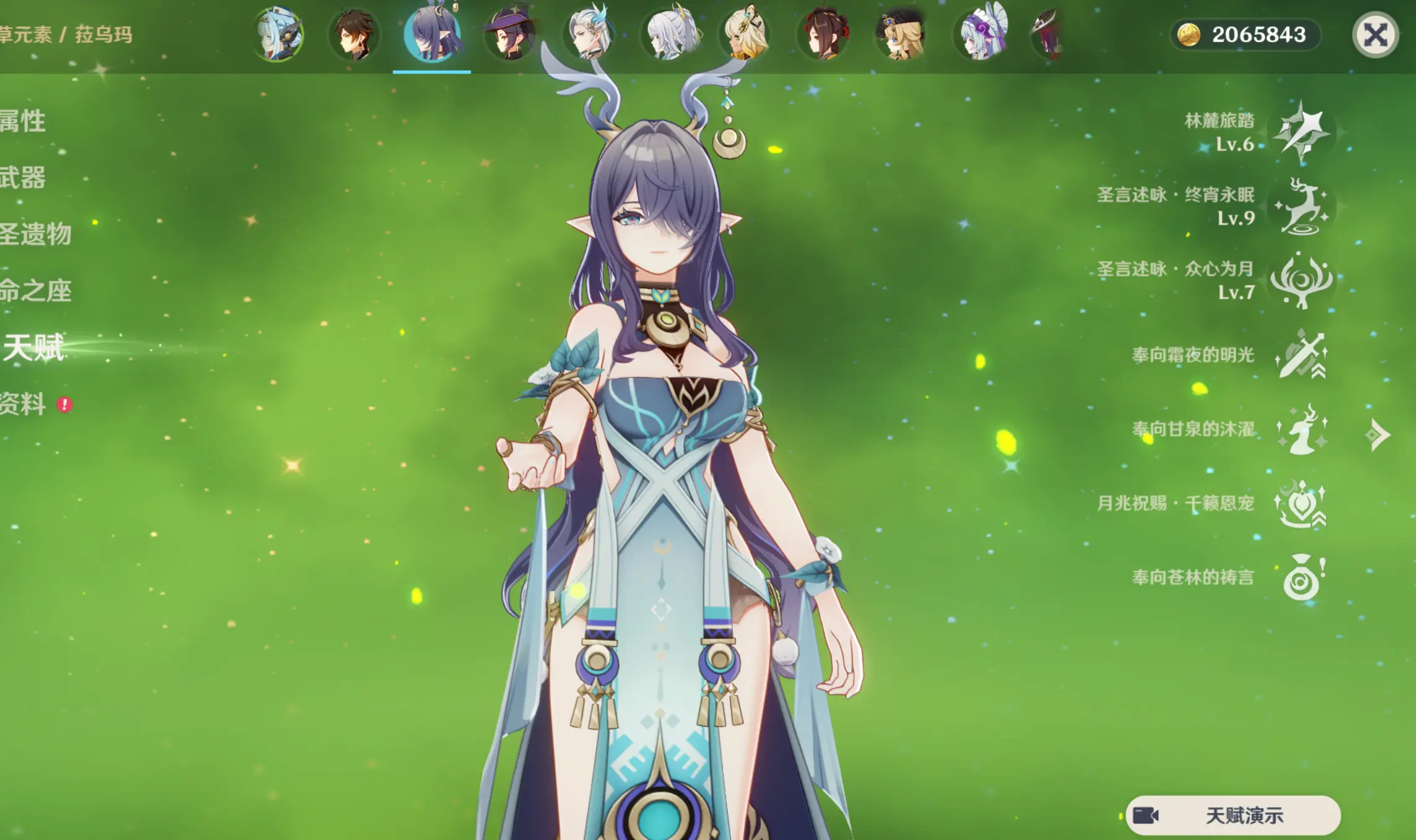The image size is (1416, 840).
Task: Choose the purple witch hat character portrait
Action: [x=510, y=35]
